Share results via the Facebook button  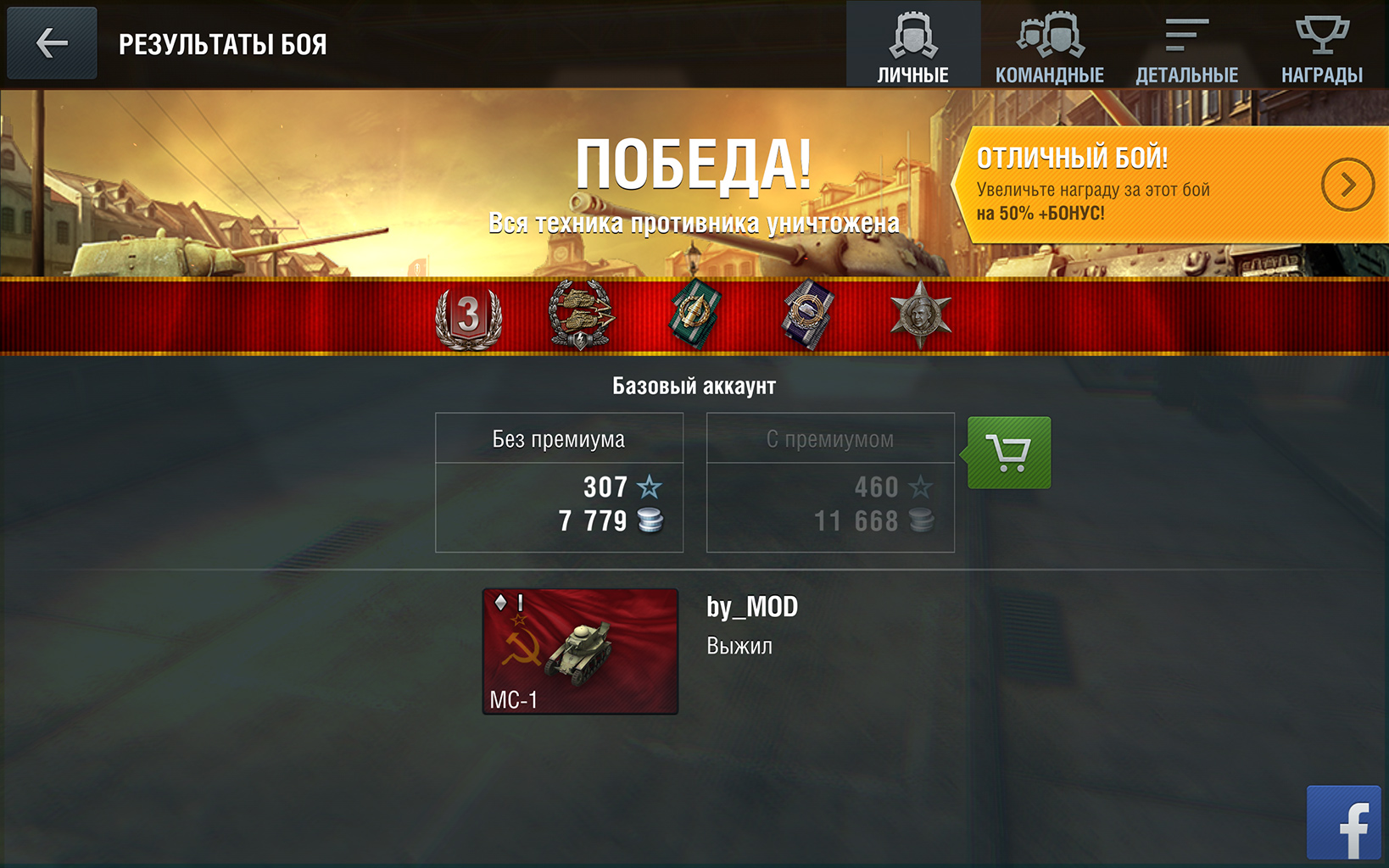click(x=1343, y=822)
